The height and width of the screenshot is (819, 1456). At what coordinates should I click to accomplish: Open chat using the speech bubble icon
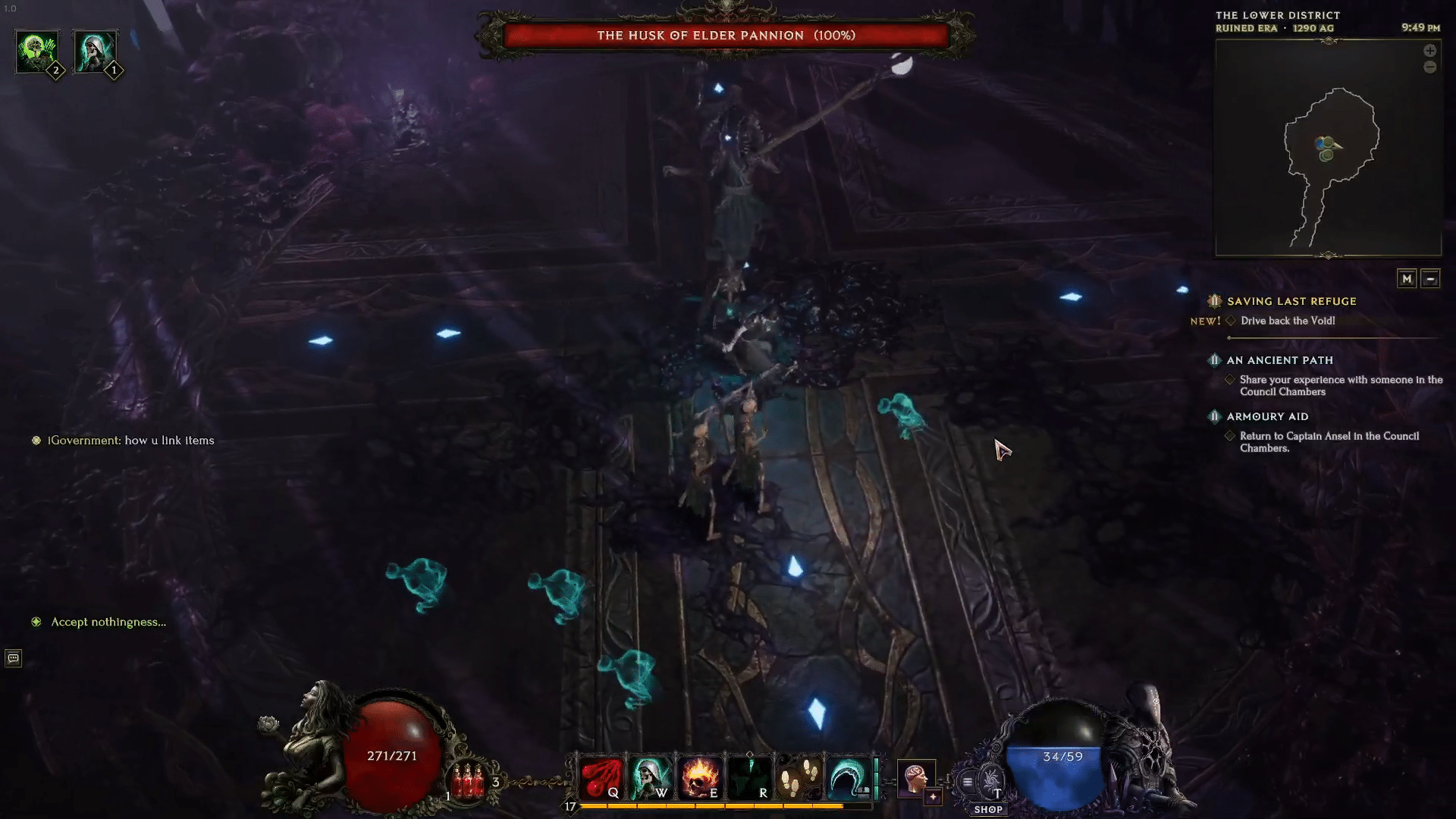click(x=12, y=658)
